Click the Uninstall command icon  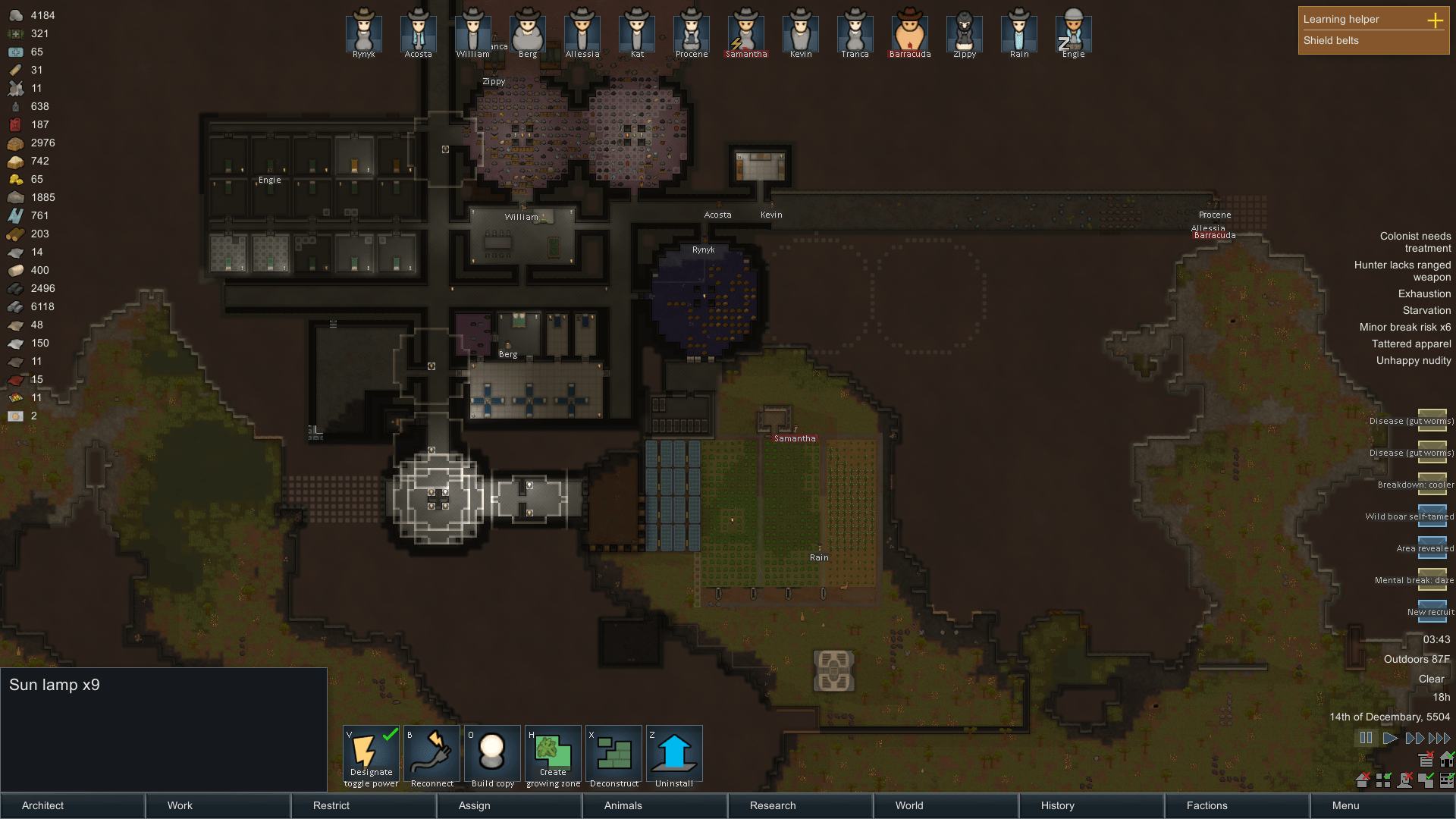click(674, 755)
